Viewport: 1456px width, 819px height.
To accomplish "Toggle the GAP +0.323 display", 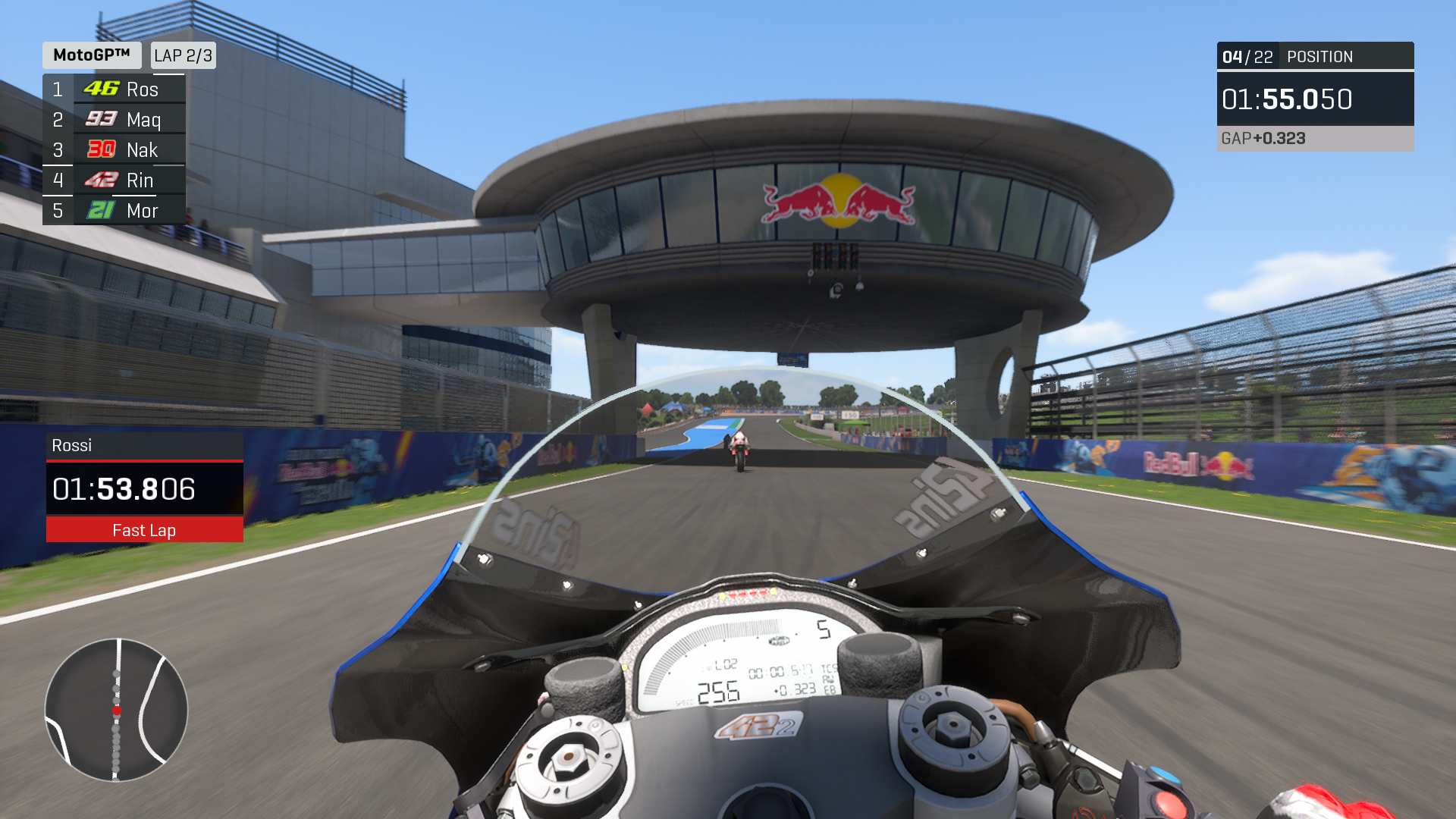I will (1263, 139).
